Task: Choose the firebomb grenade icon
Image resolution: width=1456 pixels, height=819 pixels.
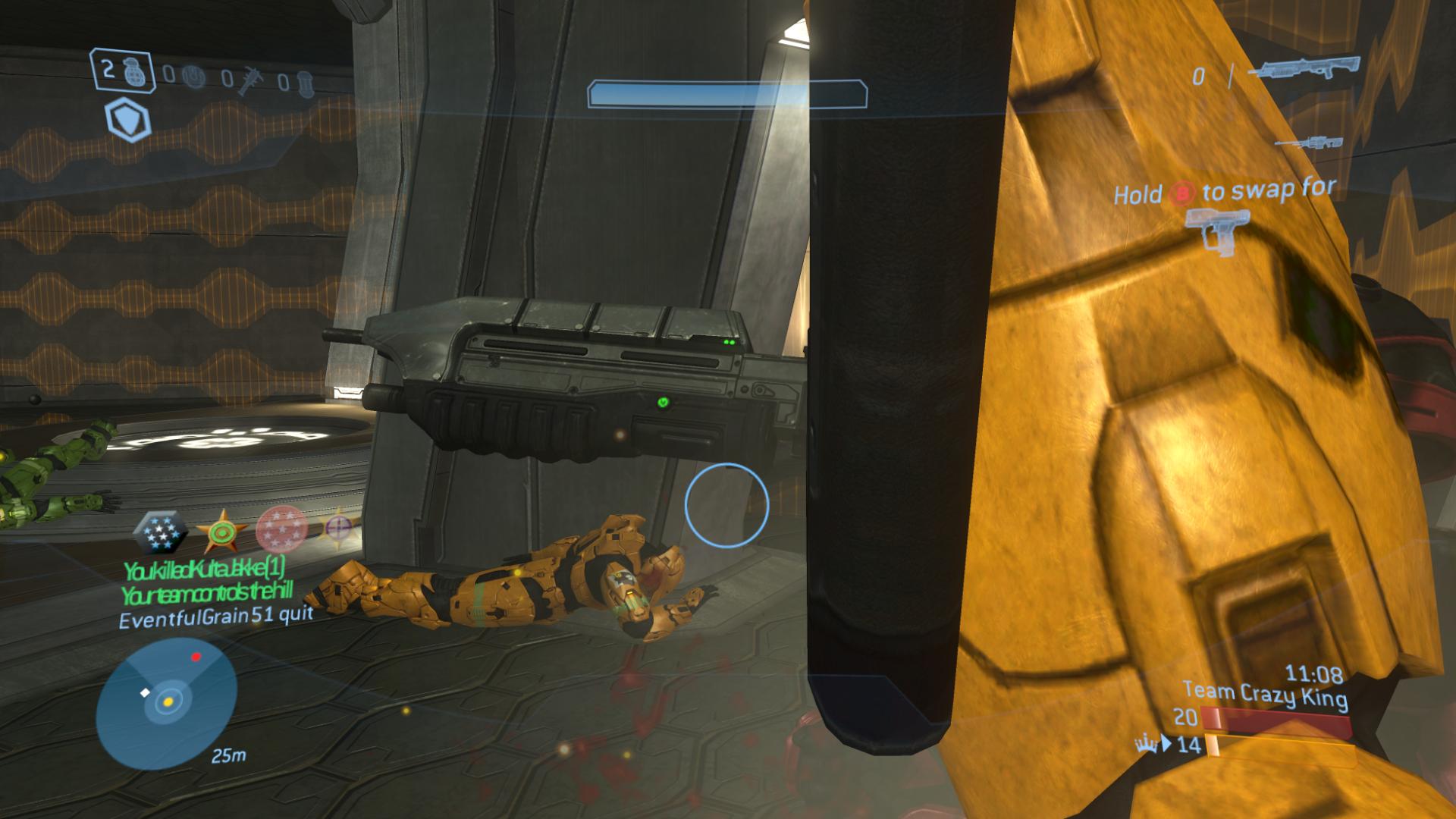Action: point(304,82)
